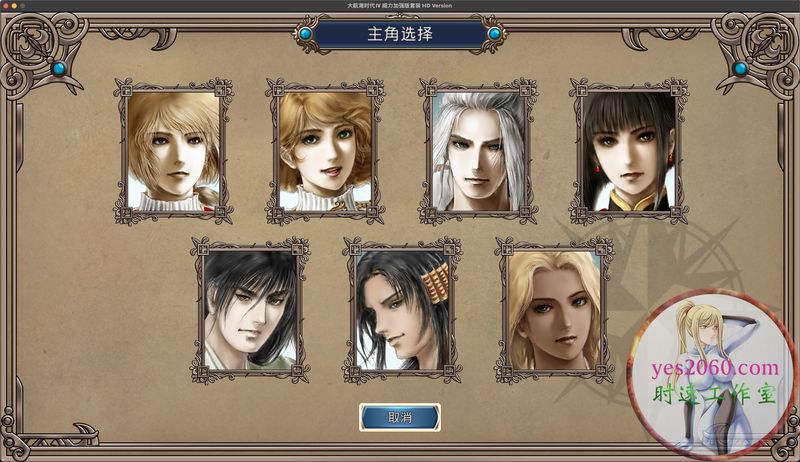Close the window using the red title-bar button
Screen dimensions: 800x462
click(x=5, y=5)
